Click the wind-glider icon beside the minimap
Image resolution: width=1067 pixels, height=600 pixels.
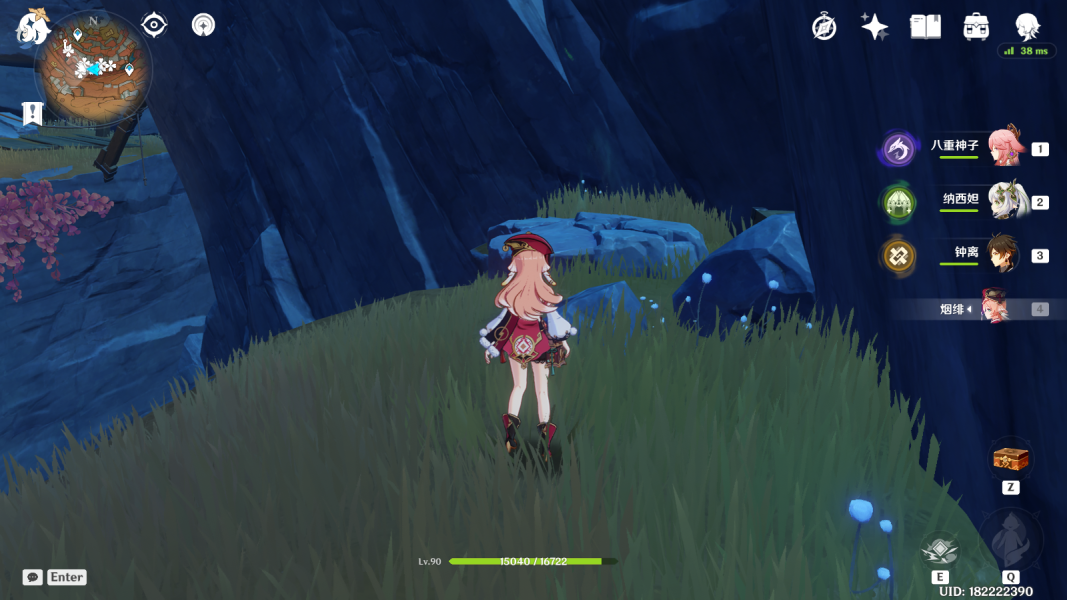pos(203,25)
